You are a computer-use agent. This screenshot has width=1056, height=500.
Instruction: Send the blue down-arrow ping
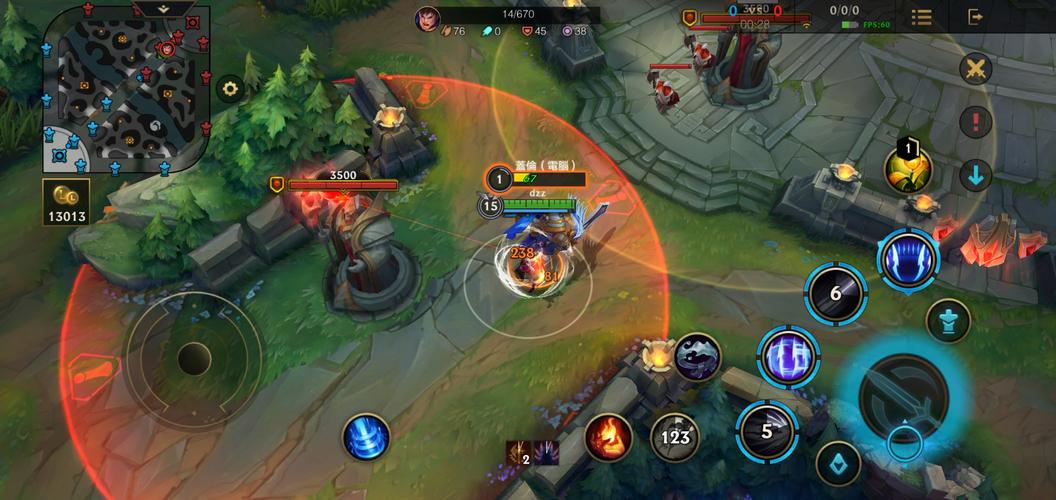(975, 175)
